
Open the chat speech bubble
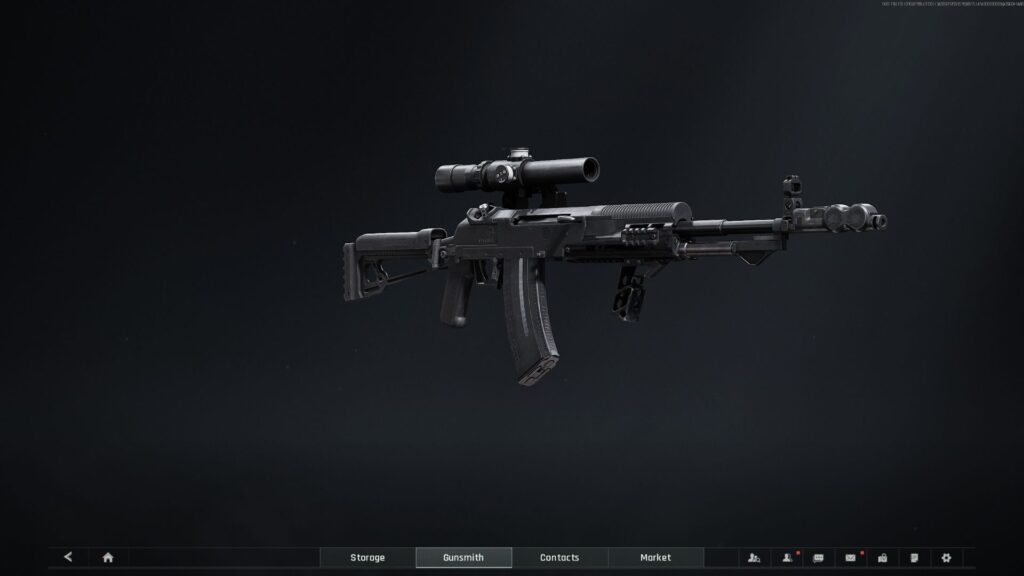[818, 557]
